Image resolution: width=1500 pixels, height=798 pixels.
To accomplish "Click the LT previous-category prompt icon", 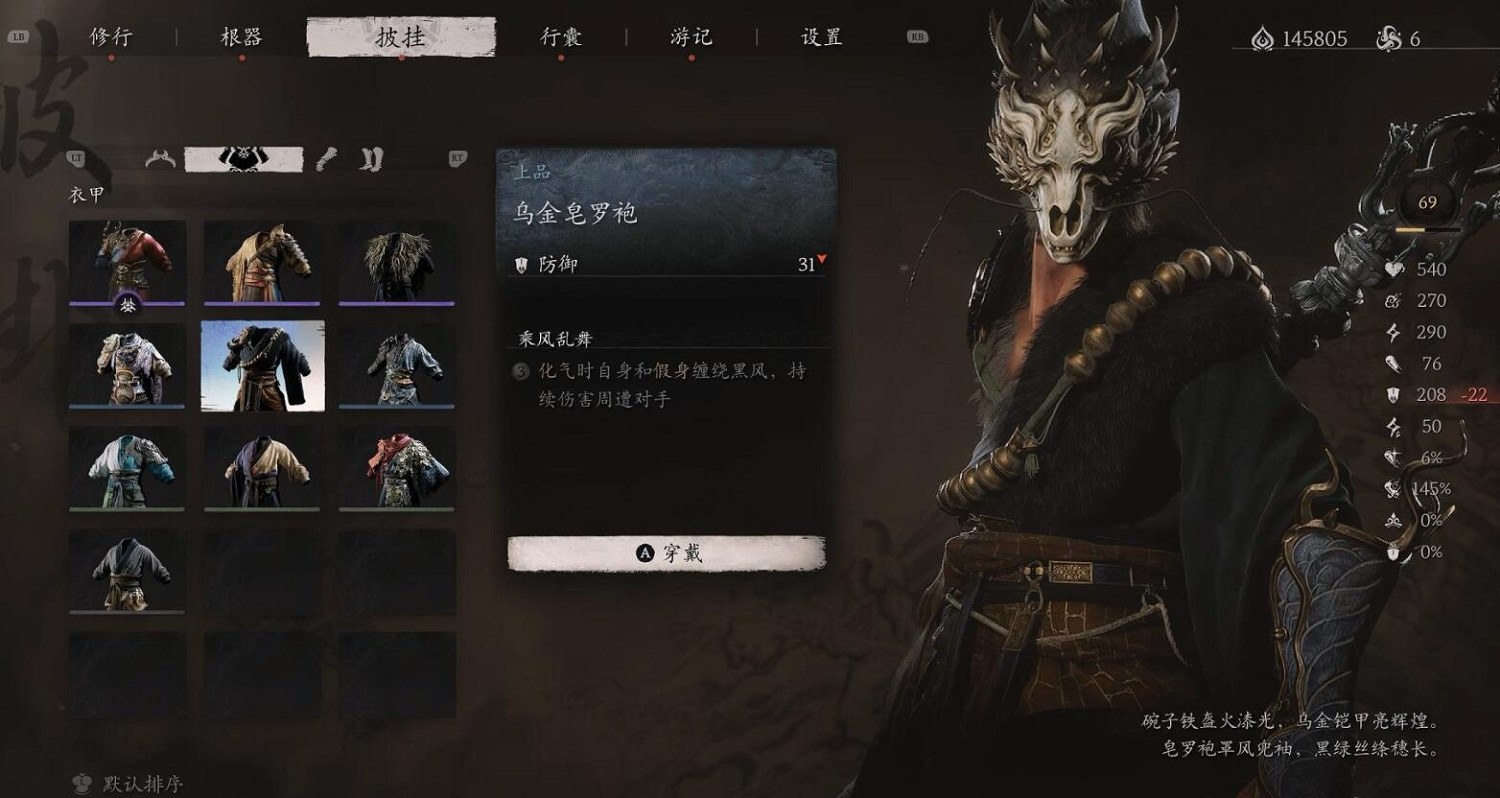I will 77,160.
